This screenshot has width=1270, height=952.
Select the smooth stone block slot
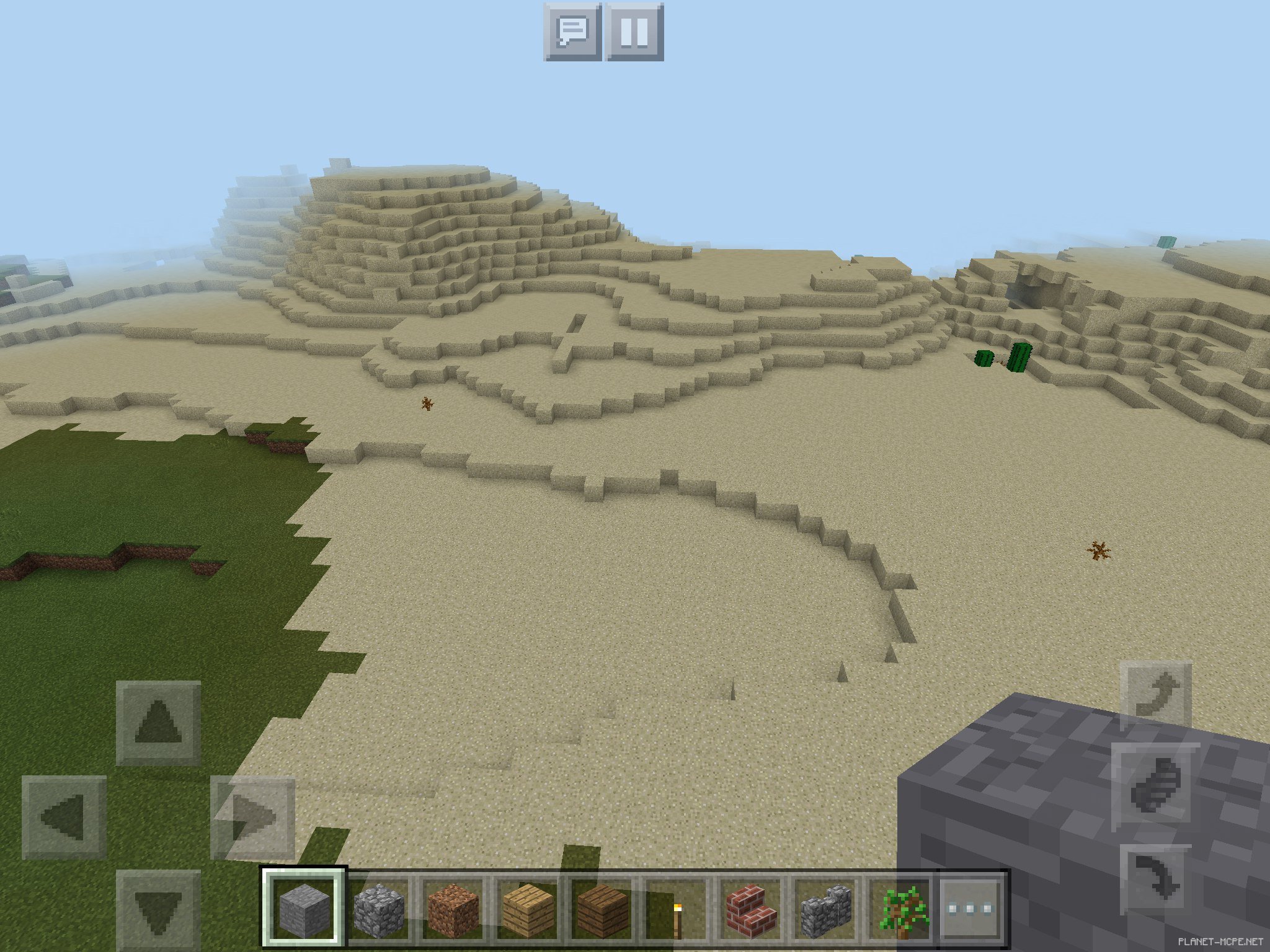(303, 909)
